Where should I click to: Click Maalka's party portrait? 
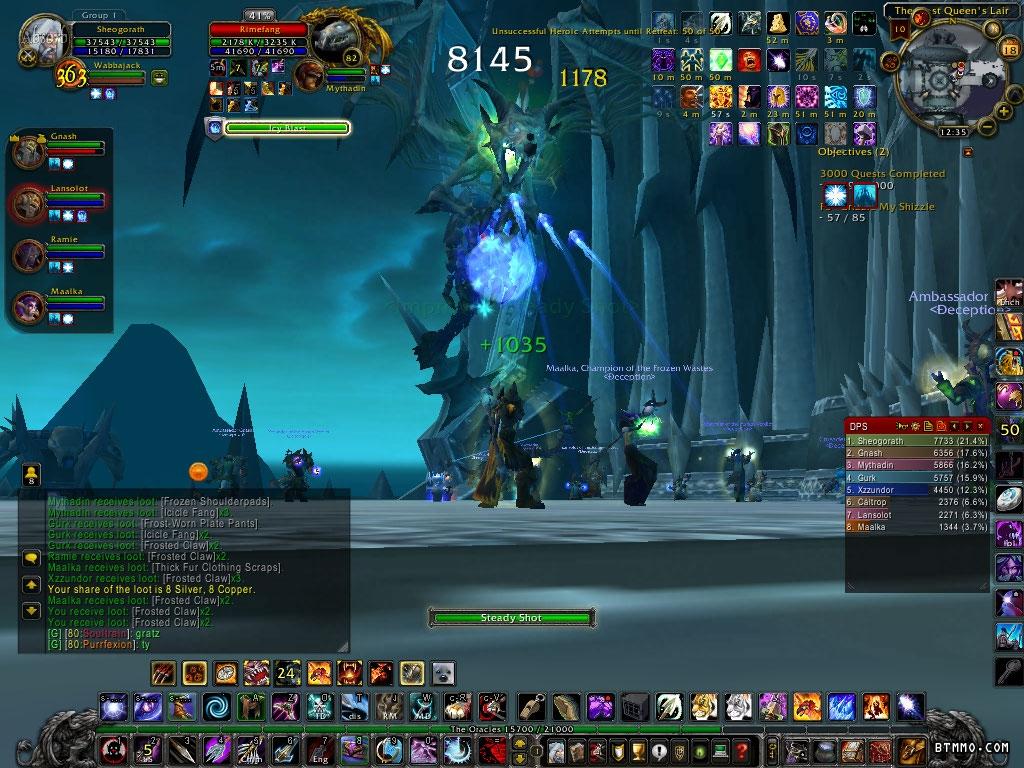[x=29, y=307]
